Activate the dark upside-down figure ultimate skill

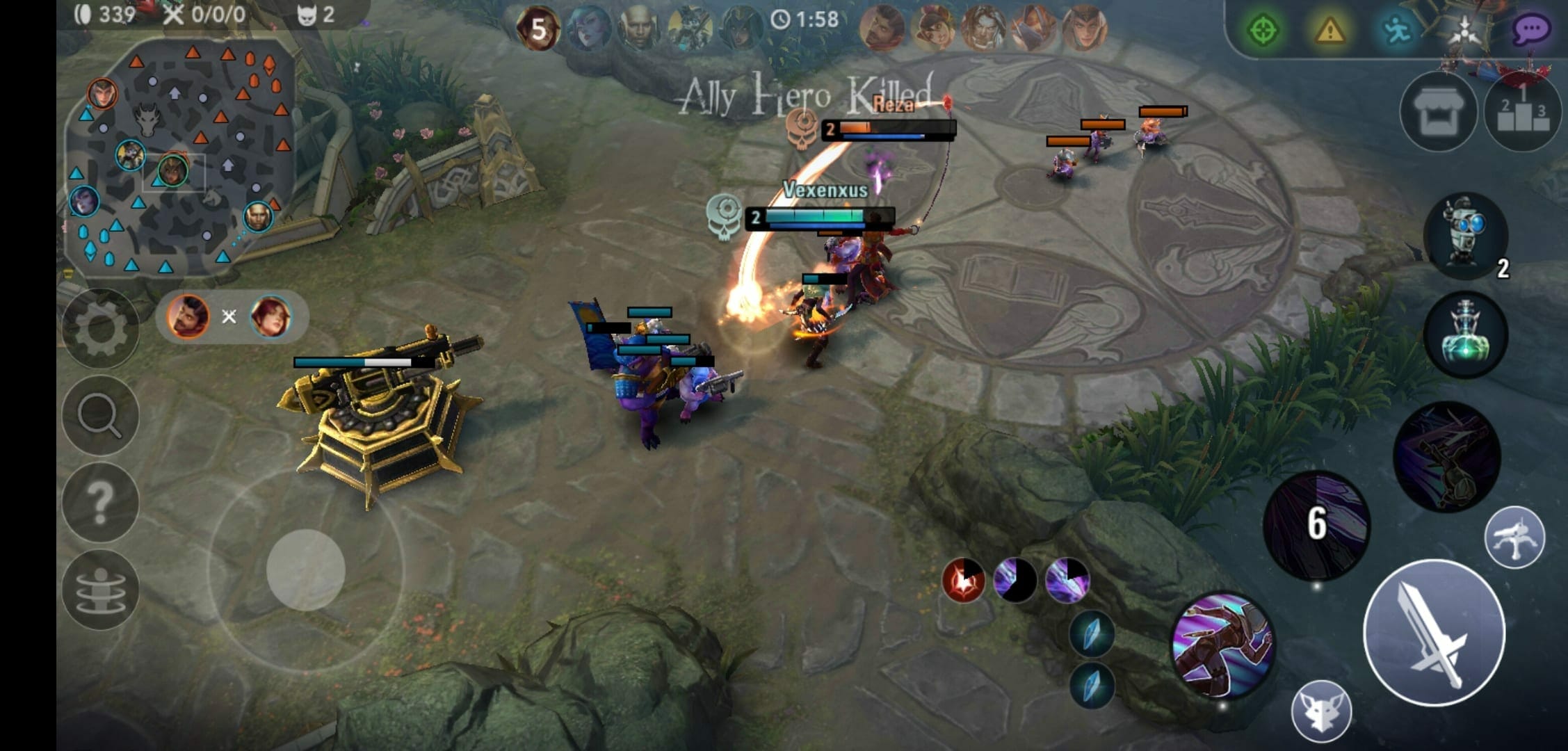pos(1446,455)
